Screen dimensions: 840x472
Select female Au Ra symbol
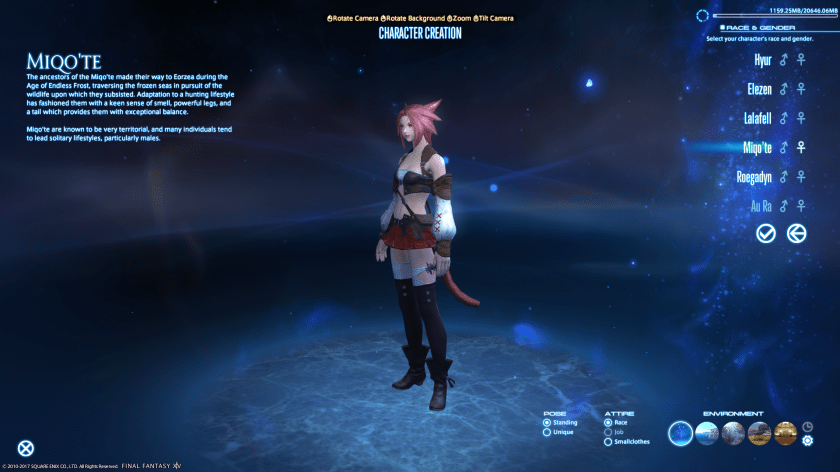800,206
